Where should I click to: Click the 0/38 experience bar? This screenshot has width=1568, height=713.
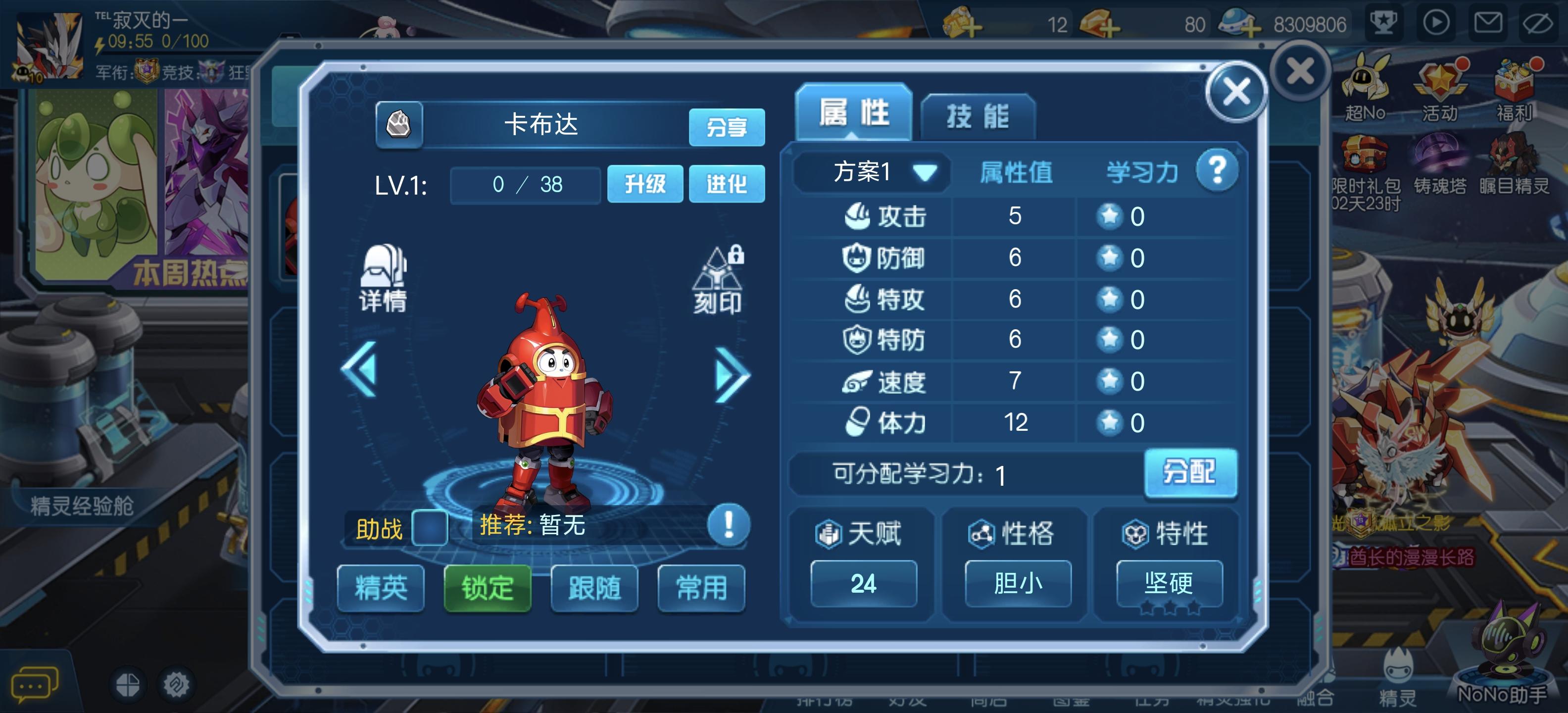[x=524, y=185]
